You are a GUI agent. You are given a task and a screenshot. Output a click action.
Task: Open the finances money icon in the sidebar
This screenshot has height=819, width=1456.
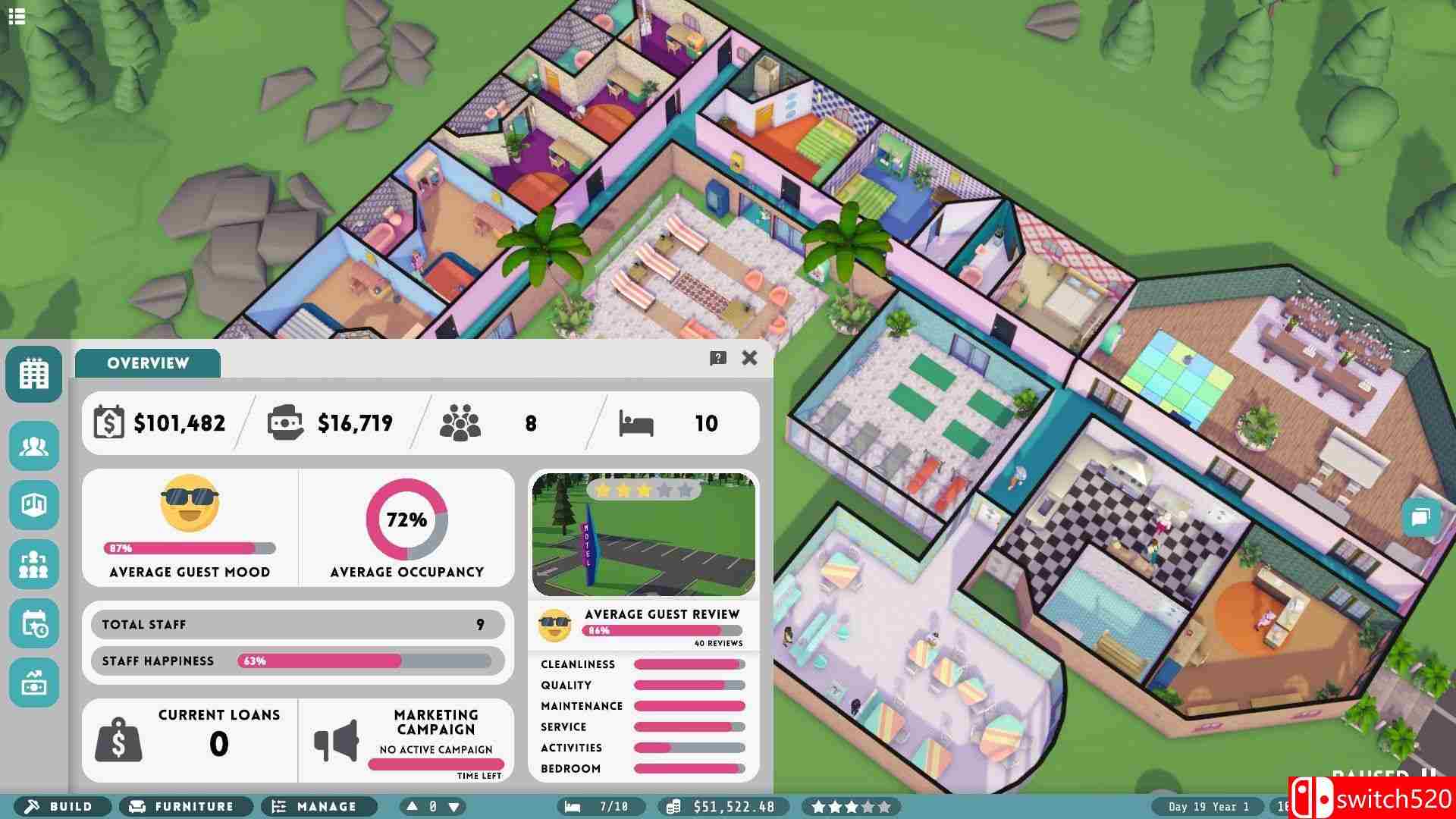[x=34, y=682]
